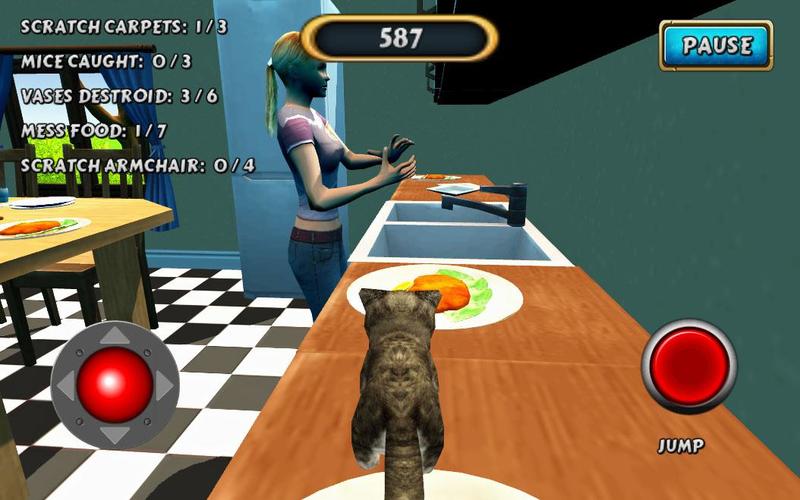Screen dimensions: 800x500
Task: Click the red joystick center knob
Action: pos(115,385)
